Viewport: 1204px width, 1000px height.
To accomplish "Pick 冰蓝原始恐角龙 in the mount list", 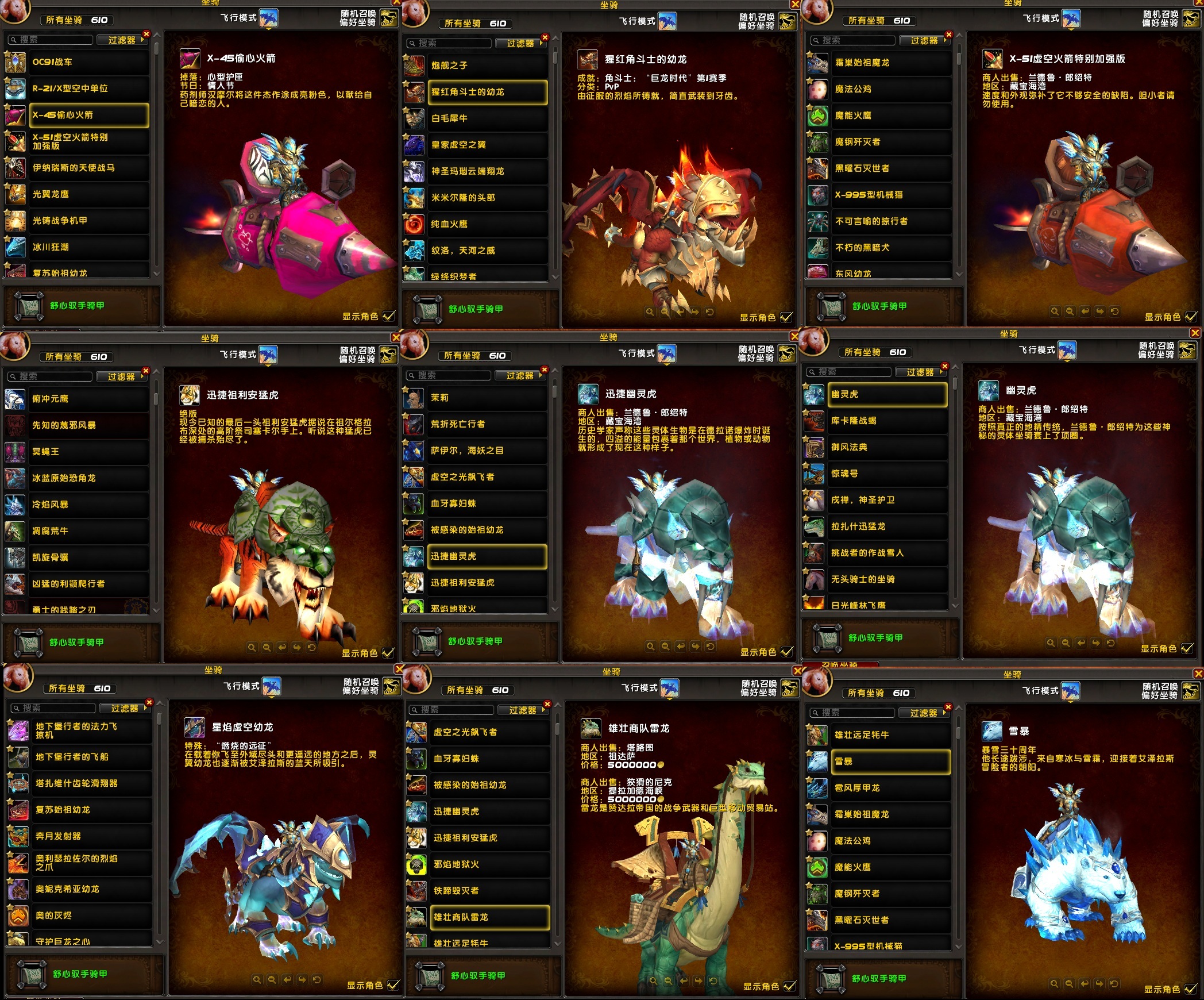I will point(86,478).
